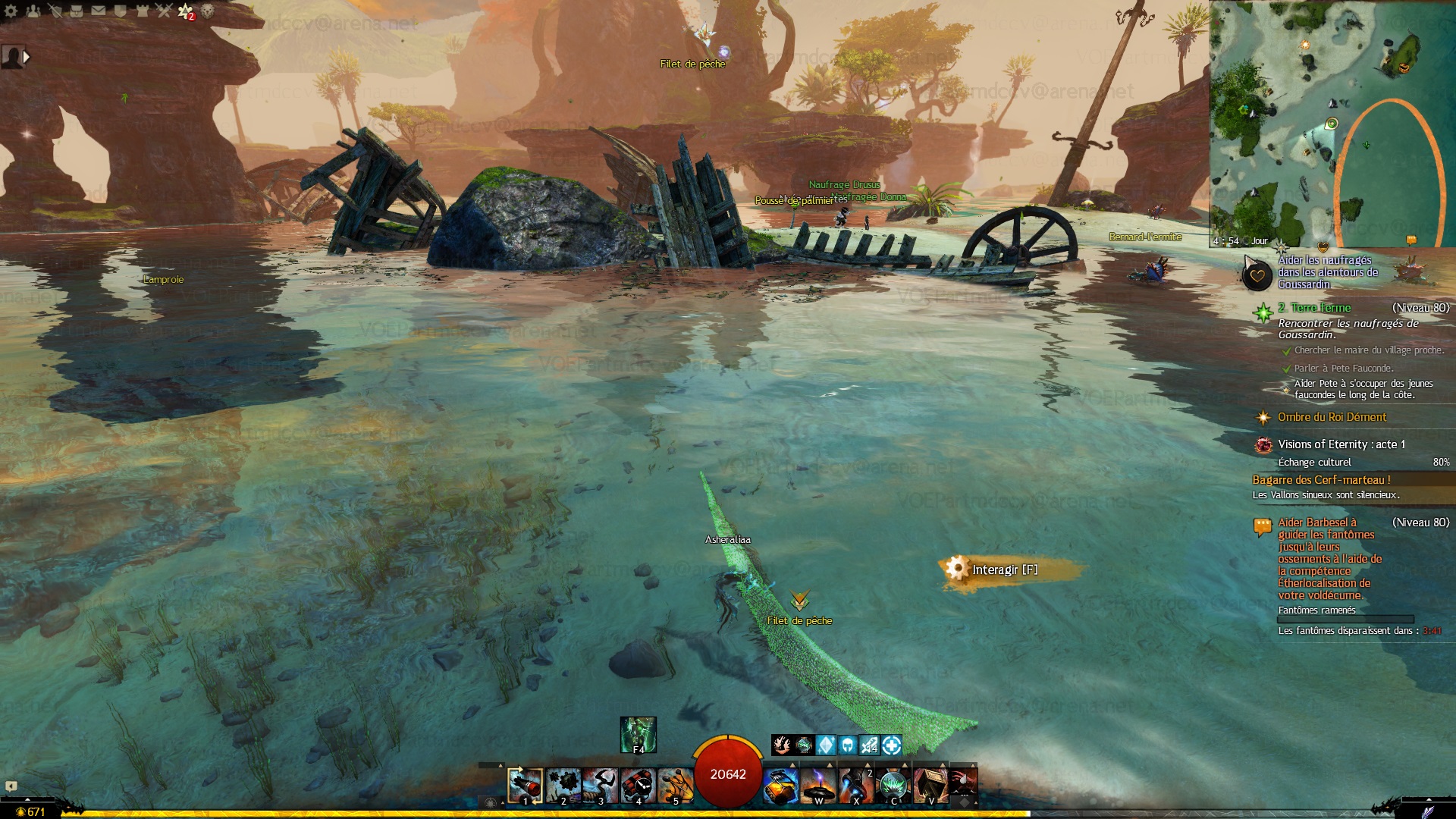Use the elixir healing skill
The width and height of the screenshot is (1456, 819).
tap(780, 785)
